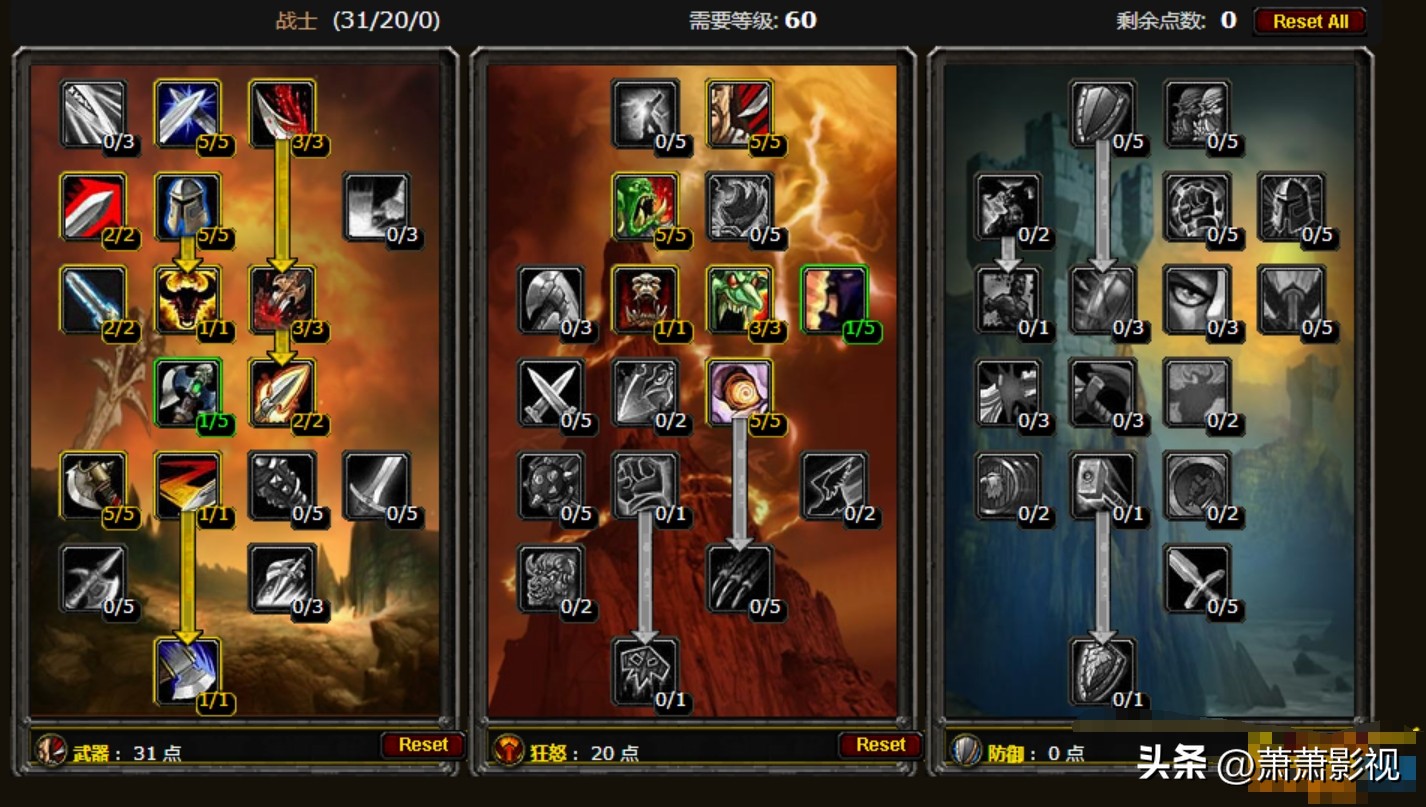Select the Tactical Mastery helmet talent
This screenshot has height=807, width=1426.
pos(187,207)
